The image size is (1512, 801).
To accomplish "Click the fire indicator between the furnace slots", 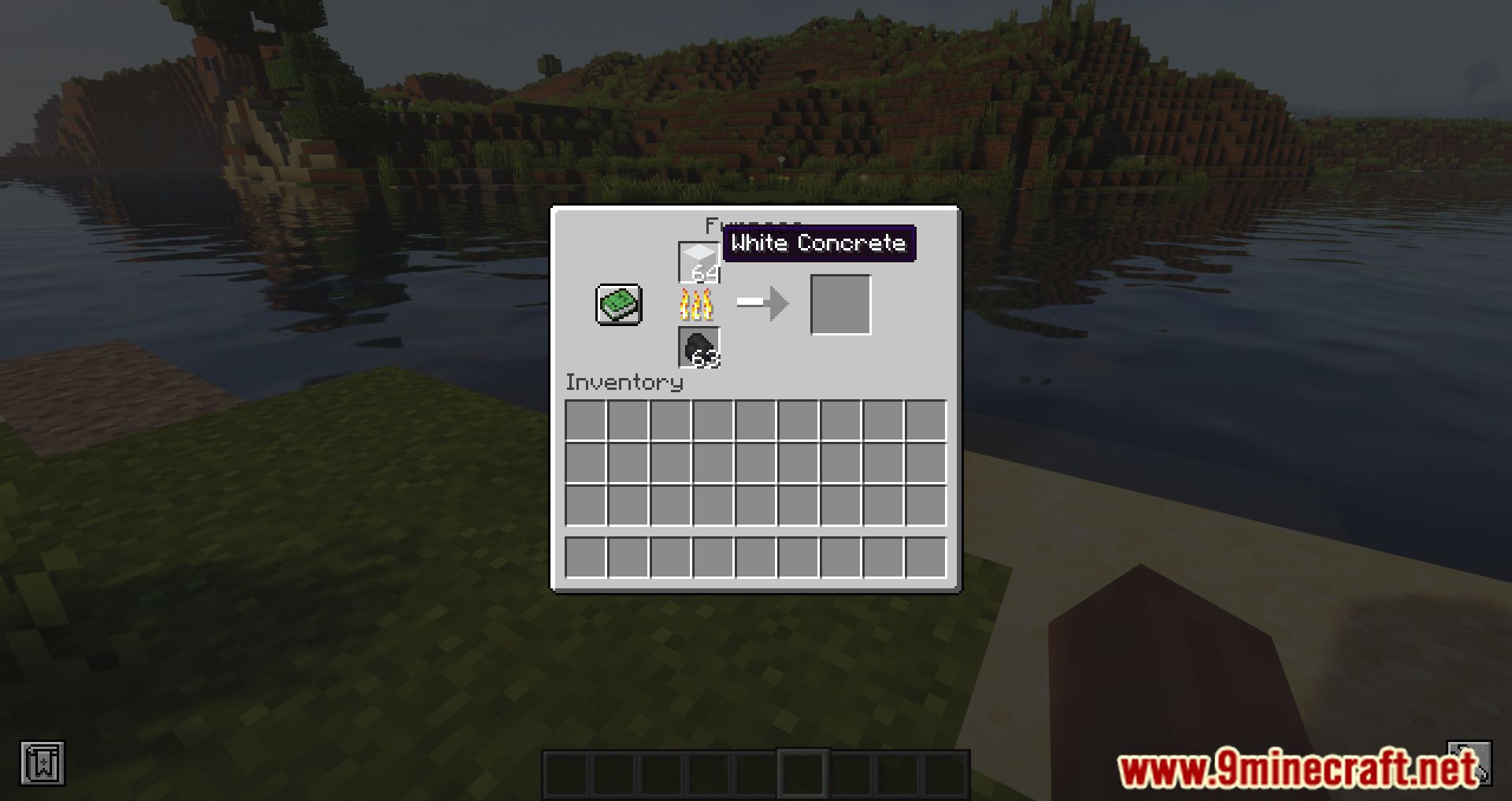I will (x=698, y=303).
